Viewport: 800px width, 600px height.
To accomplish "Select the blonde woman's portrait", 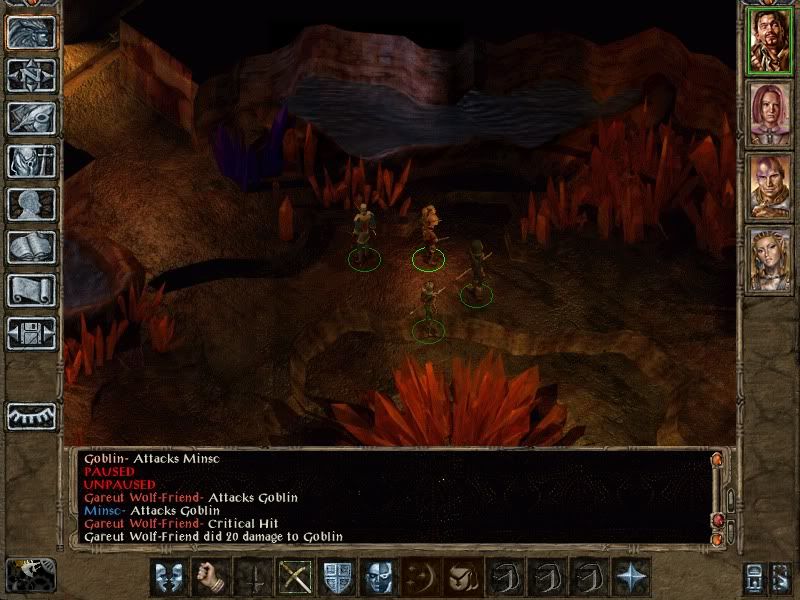I will [771, 259].
